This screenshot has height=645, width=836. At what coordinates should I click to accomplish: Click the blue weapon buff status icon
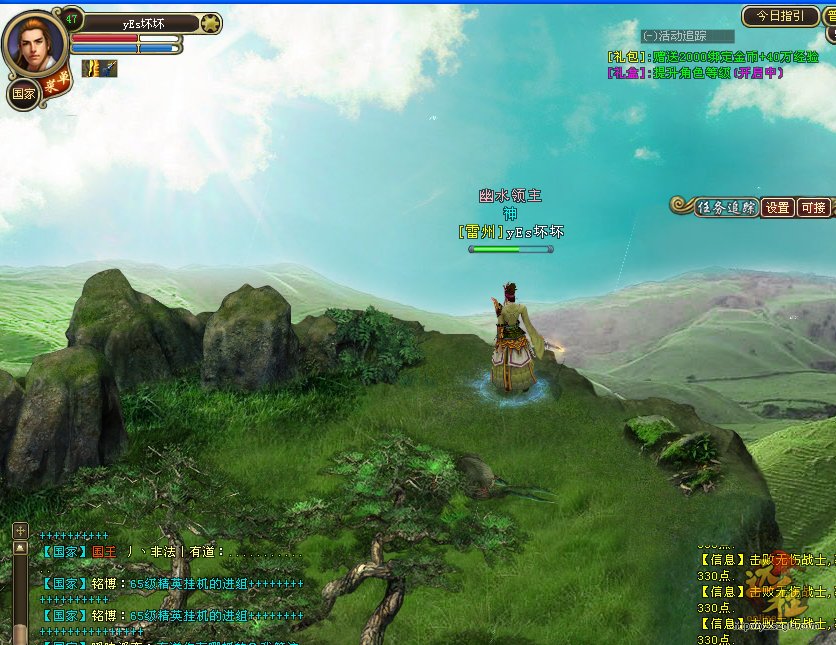108,68
